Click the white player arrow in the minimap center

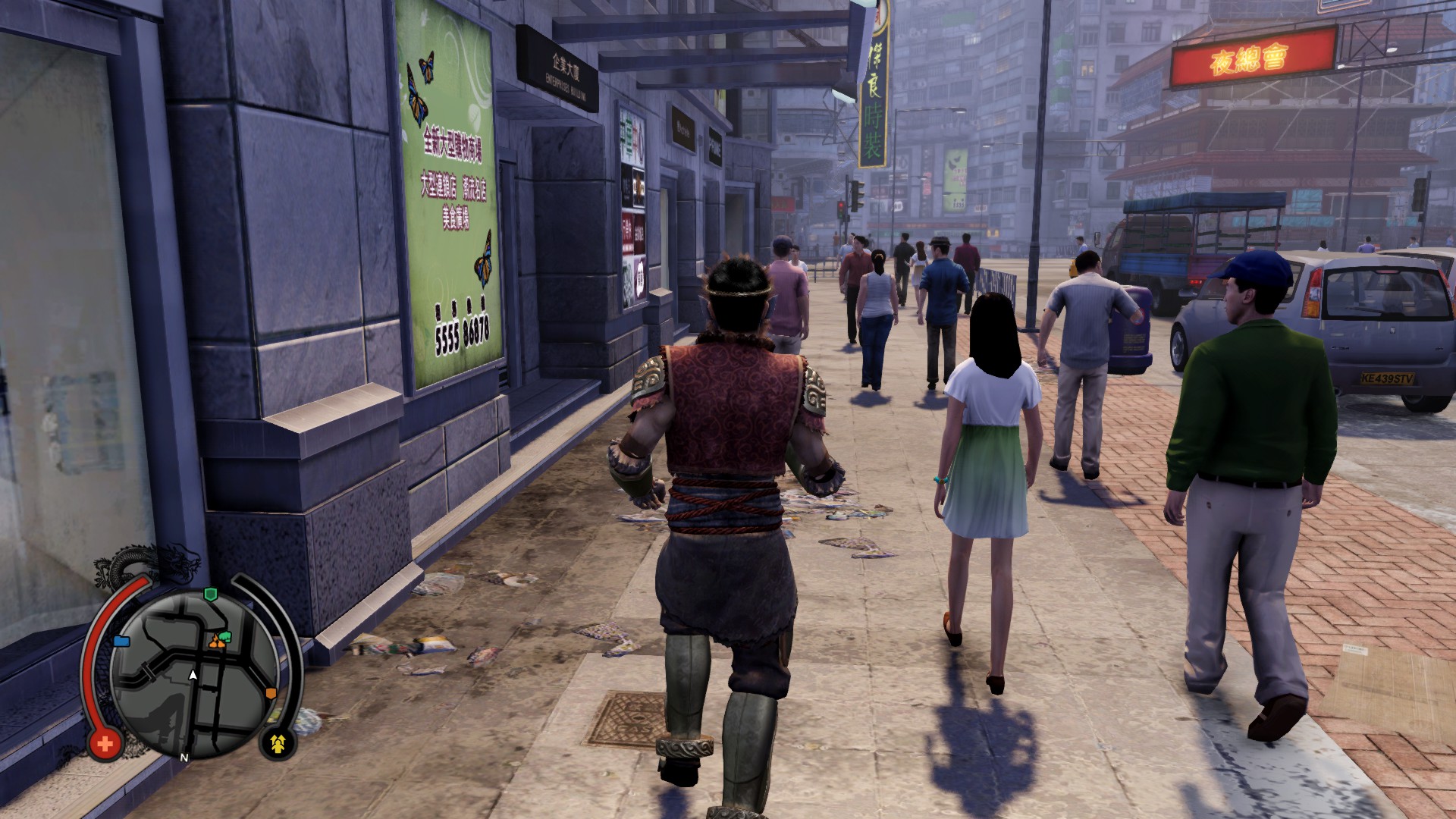coord(192,675)
